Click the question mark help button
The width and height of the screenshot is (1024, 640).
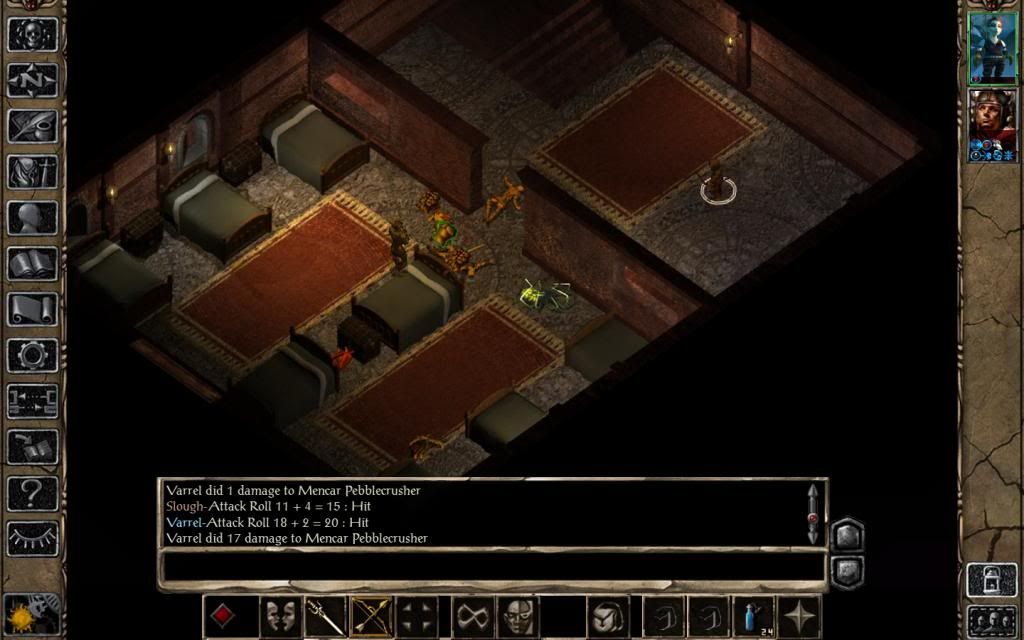pyautogui.click(x=32, y=492)
